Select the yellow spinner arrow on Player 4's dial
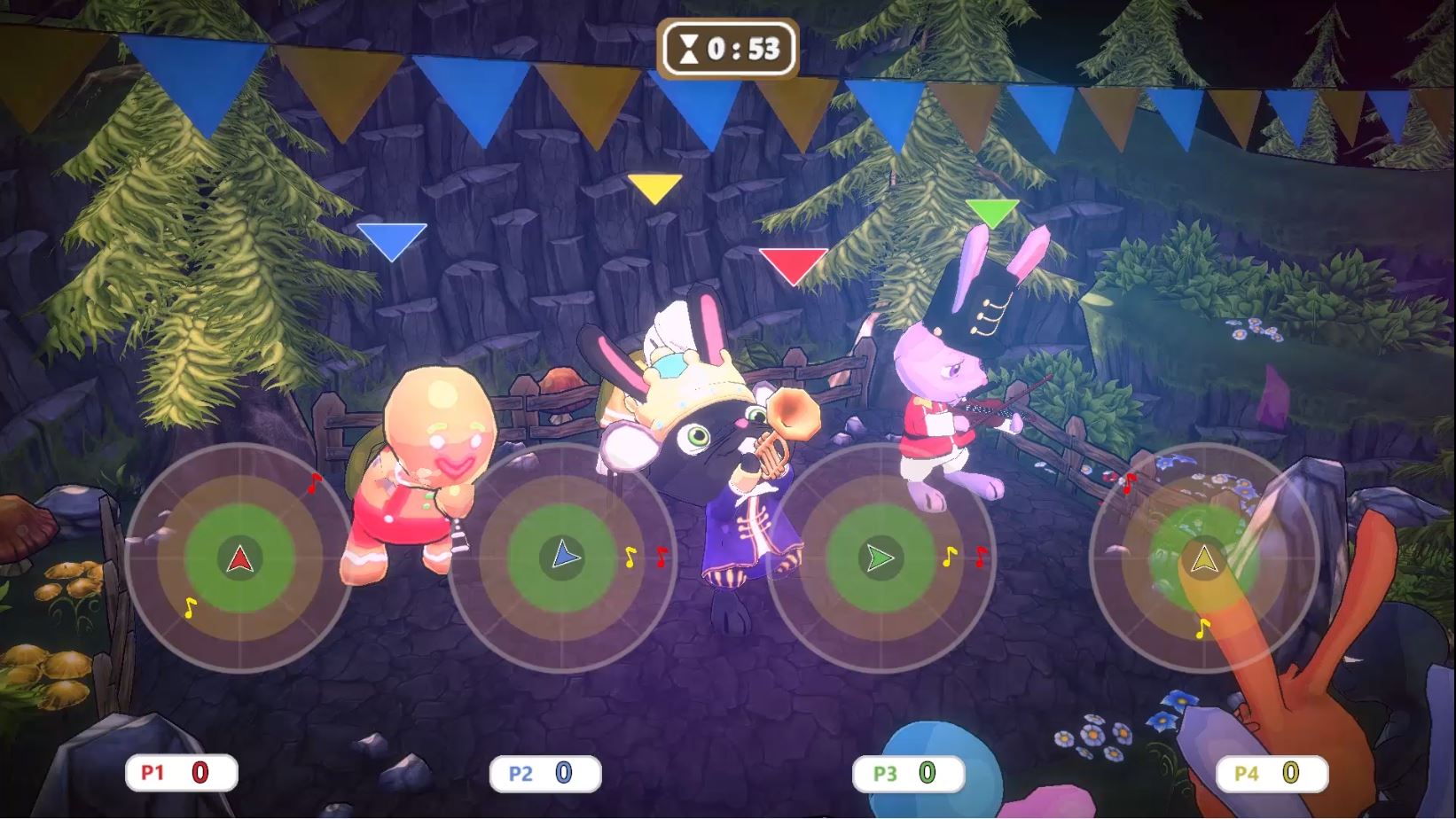This screenshot has height=819, width=1456. tap(1202, 557)
